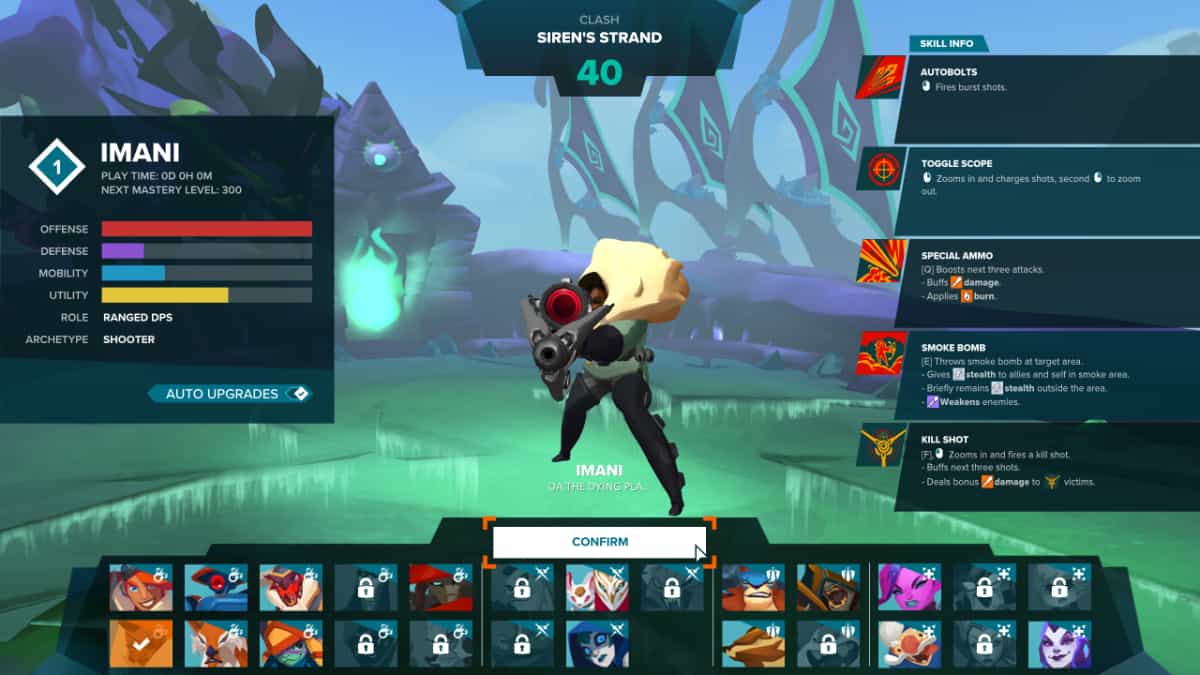
Task: Choose the red-beaked bird hero portrait
Action: click(291, 587)
